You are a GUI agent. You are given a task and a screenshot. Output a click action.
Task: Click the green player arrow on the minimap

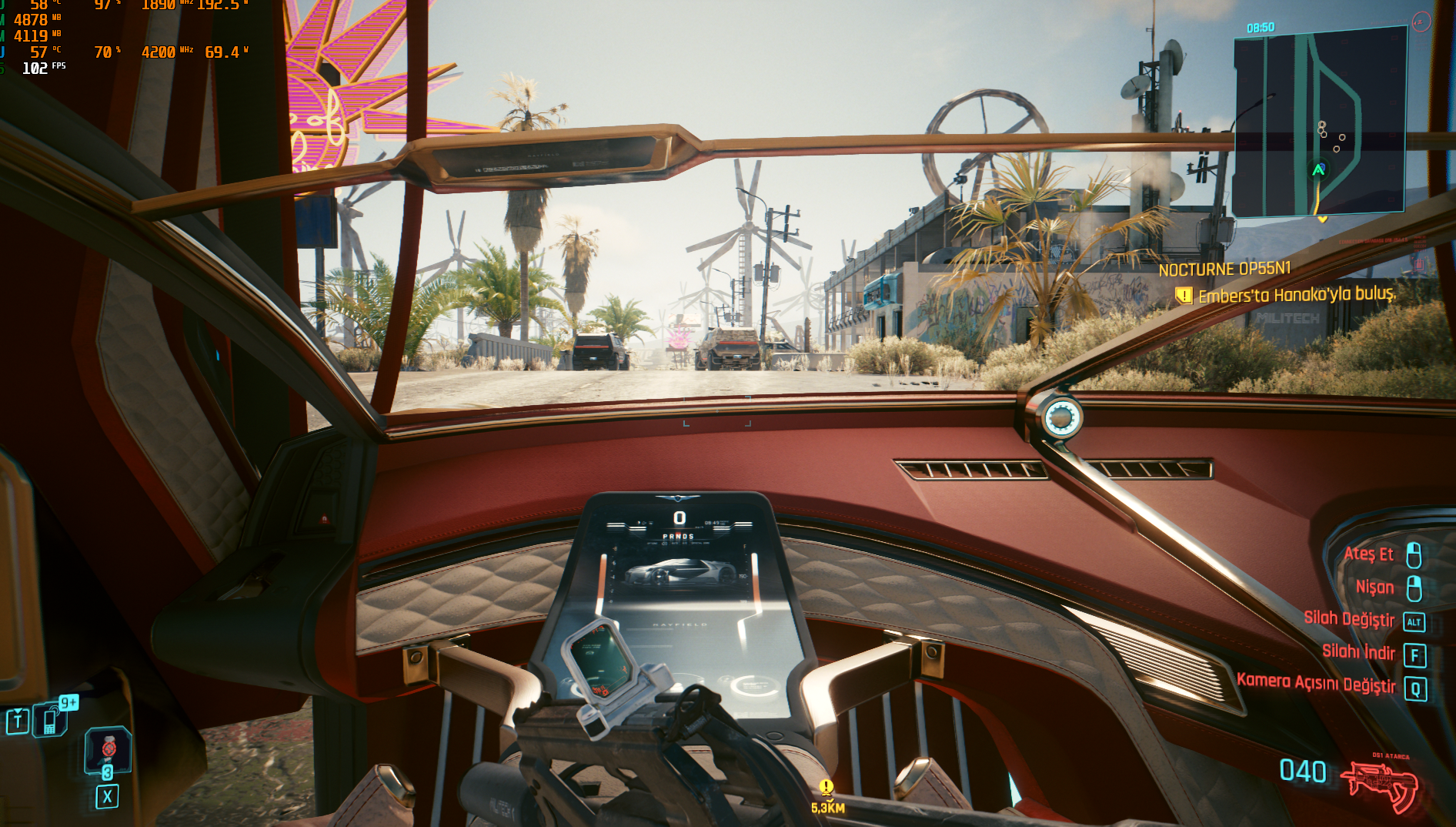[x=1318, y=169]
